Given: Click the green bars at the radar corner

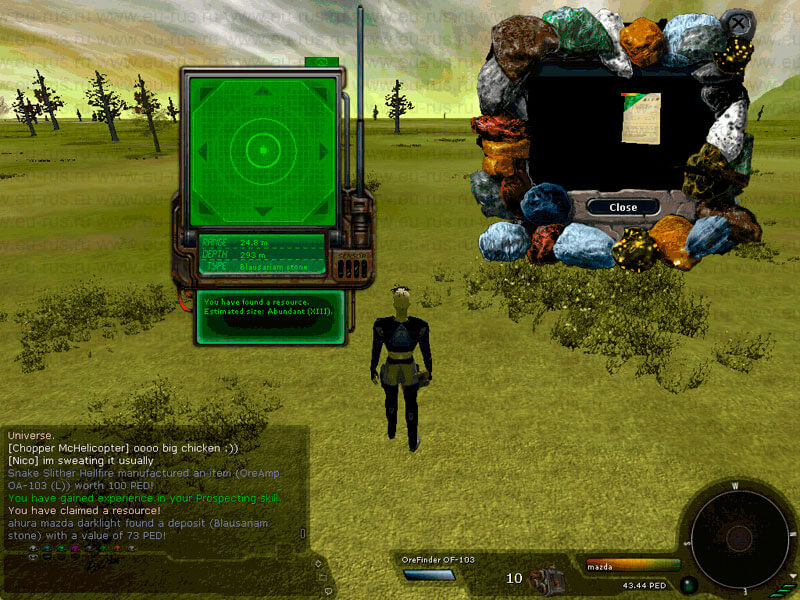Looking at the screenshot, I should tap(780, 591).
